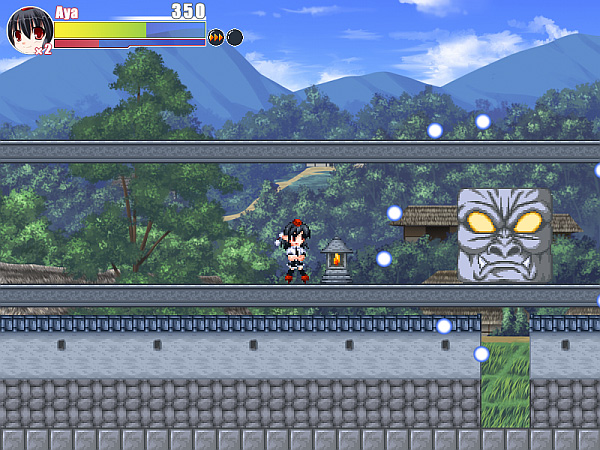Viewport: 600px width, 450px height.
Task: Select the orange double-arrow dash orb
Action: tap(216, 38)
